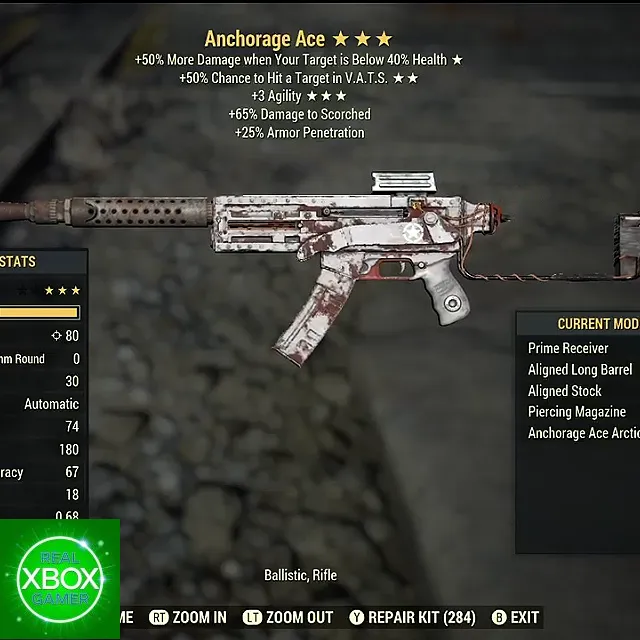The width and height of the screenshot is (640, 640).
Task: Exit the weapon inspect screen
Action: pos(515,617)
